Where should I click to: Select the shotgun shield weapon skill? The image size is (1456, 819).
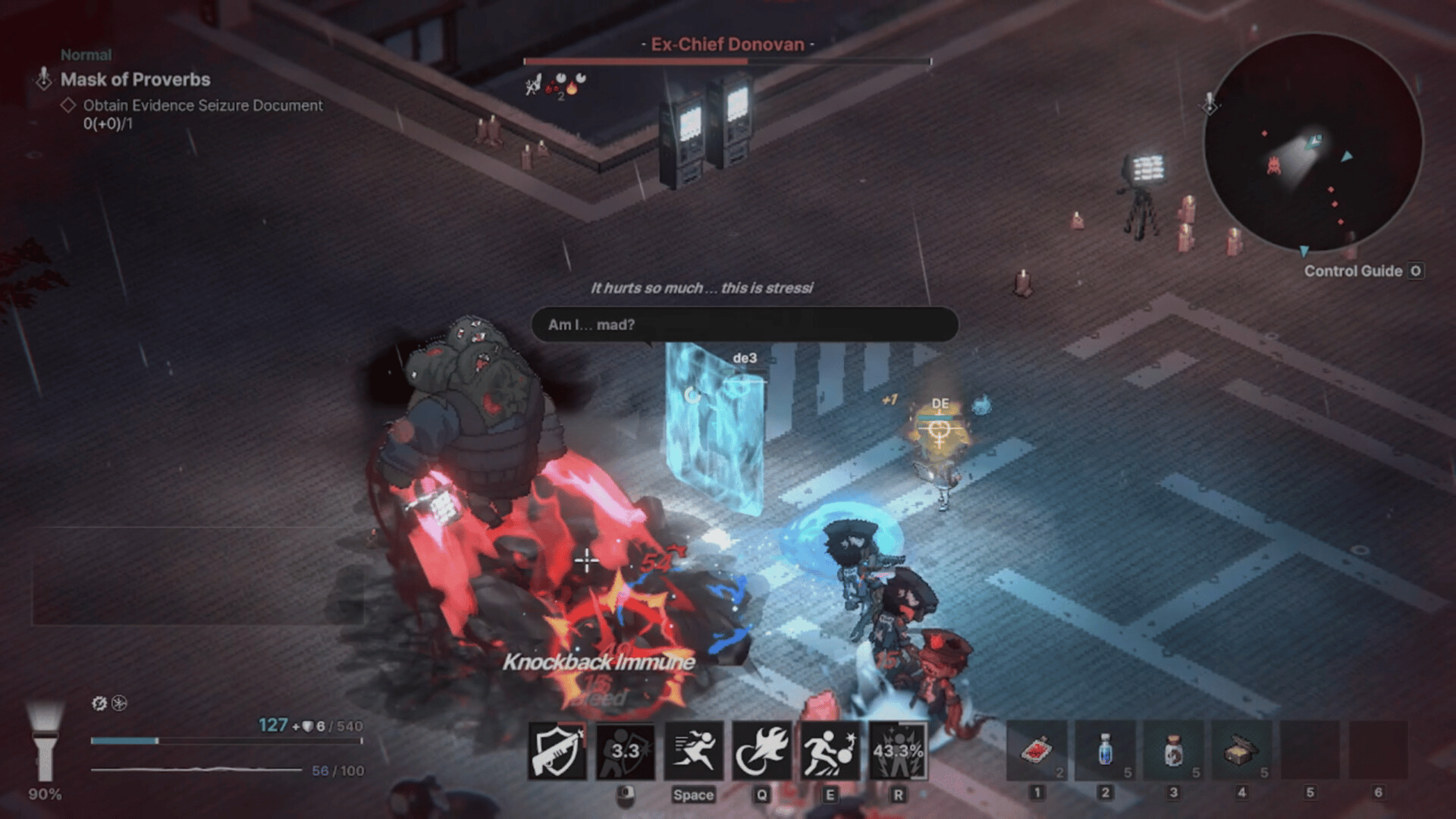tap(557, 752)
